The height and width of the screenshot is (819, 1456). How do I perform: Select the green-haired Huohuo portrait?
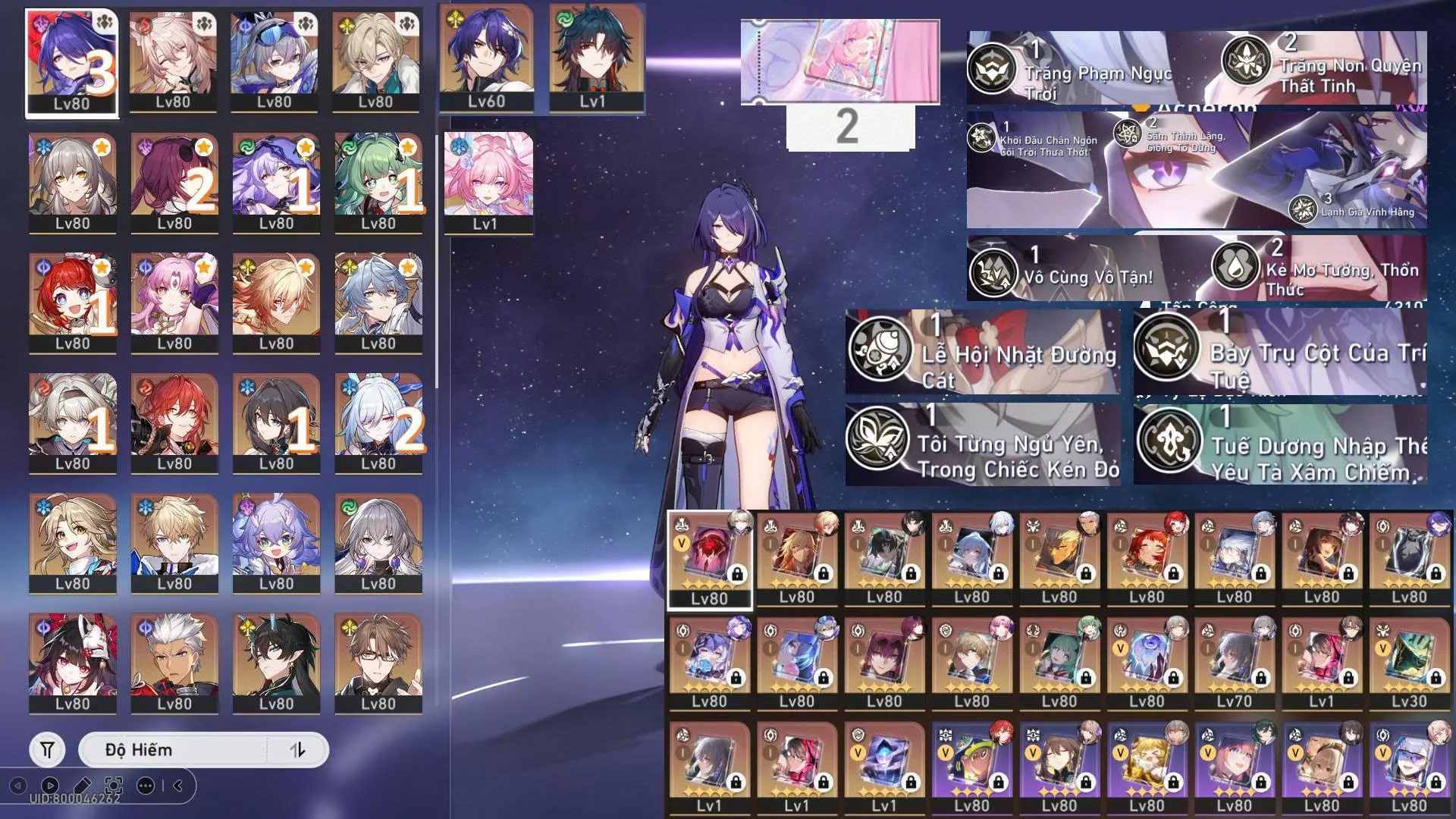(378, 182)
